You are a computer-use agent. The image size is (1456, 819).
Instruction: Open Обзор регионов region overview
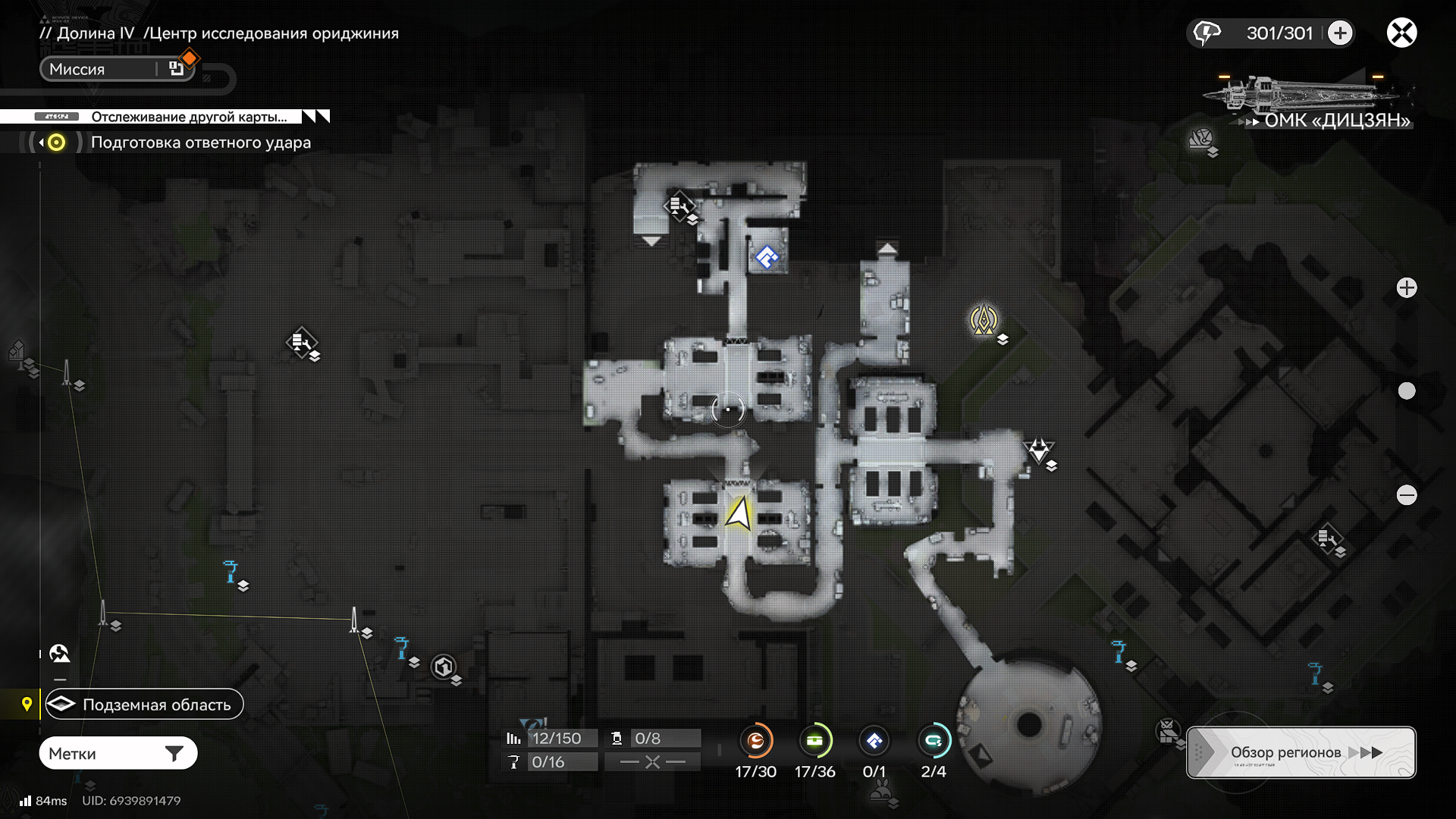[1301, 752]
